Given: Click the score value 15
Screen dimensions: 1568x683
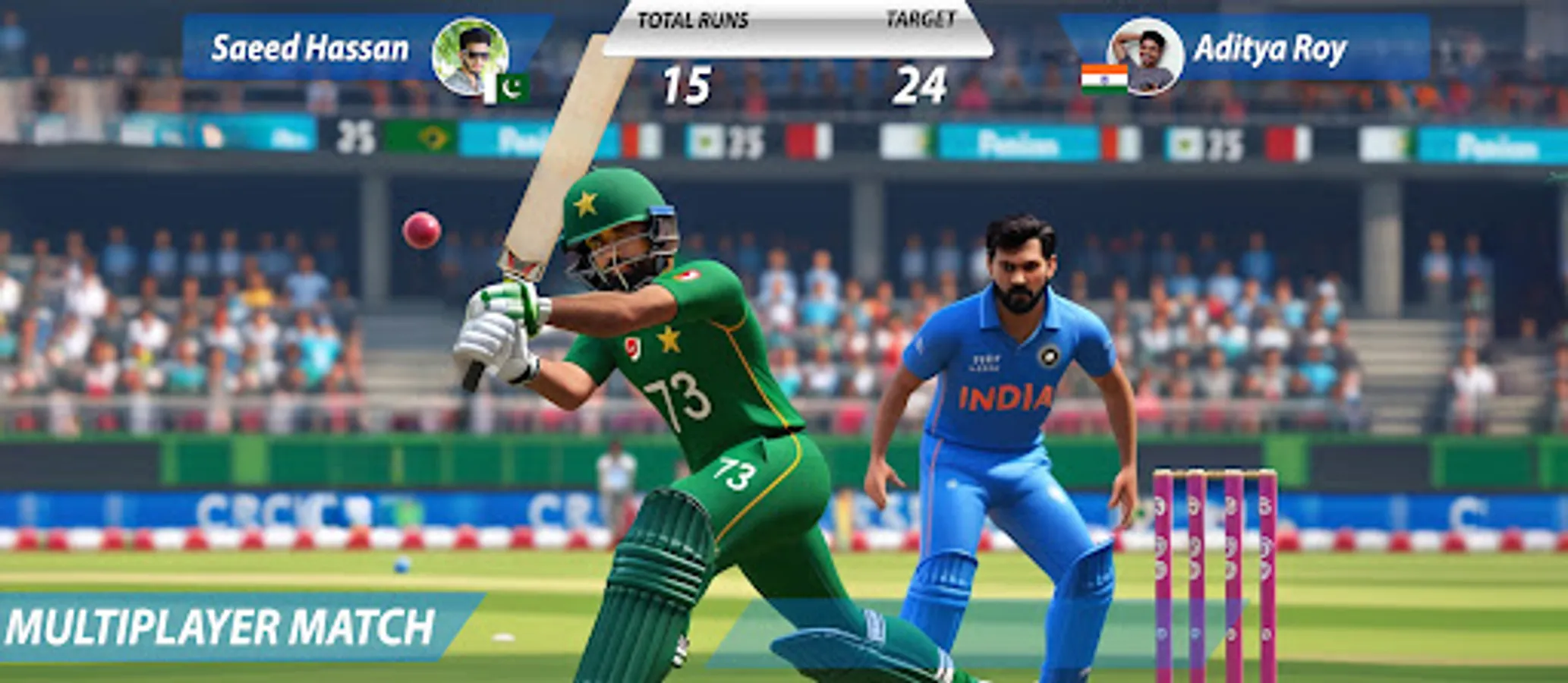Looking at the screenshot, I should [687, 83].
